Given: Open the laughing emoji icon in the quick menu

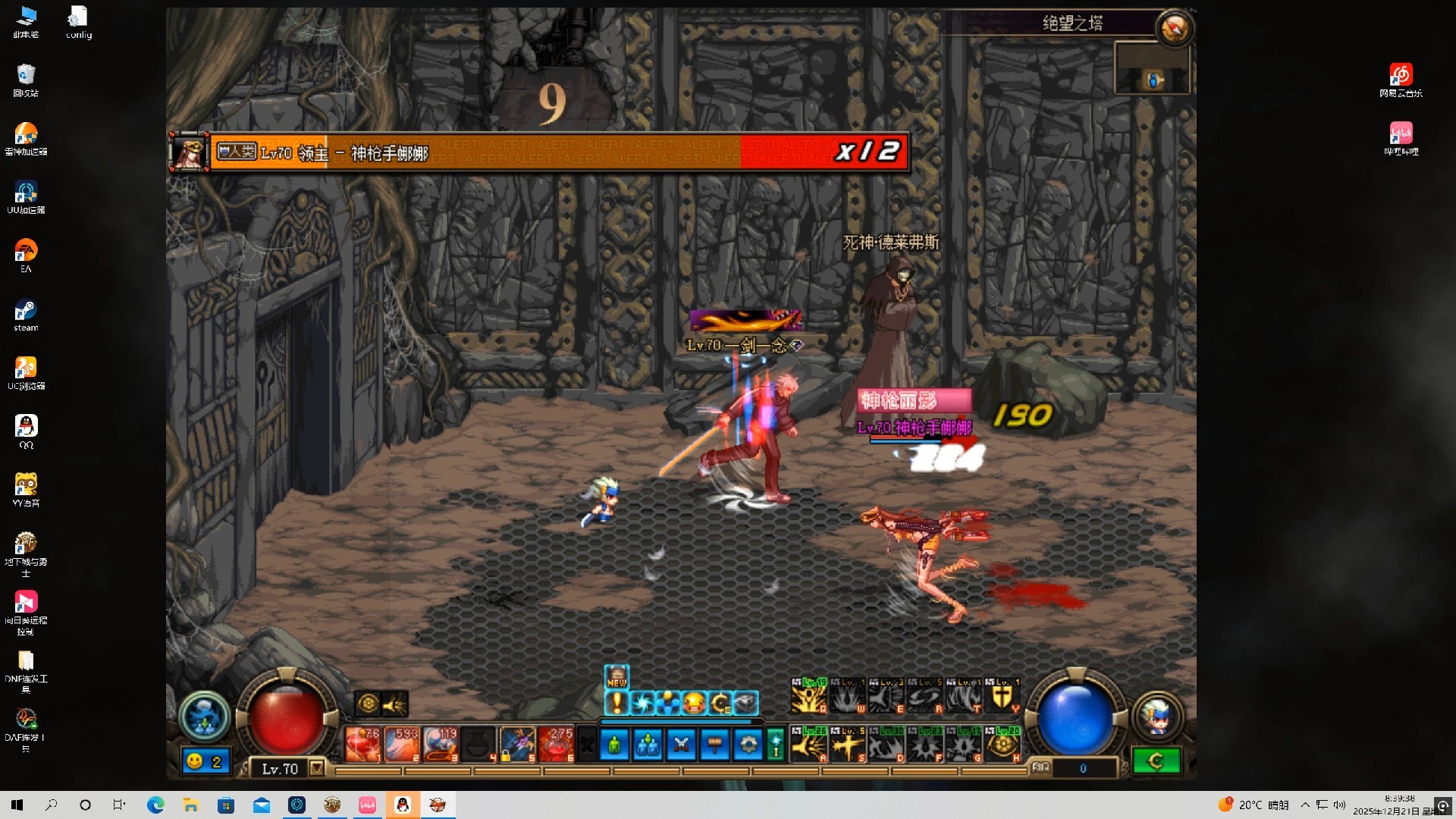Looking at the screenshot, I should pyautogui.click(x=694, y=703).
